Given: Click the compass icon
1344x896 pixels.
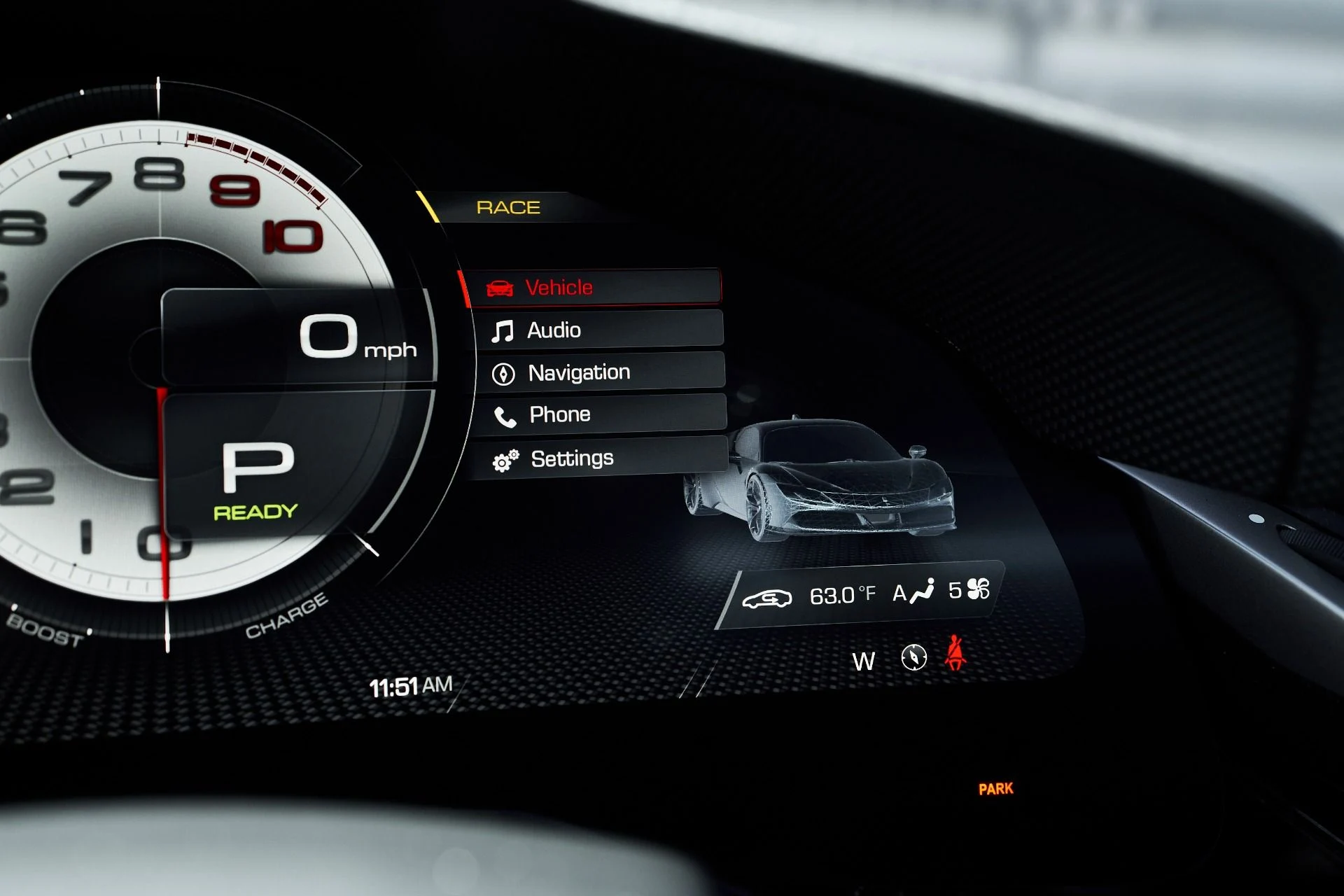Looking at the screenshot, I should click(913, 657).
